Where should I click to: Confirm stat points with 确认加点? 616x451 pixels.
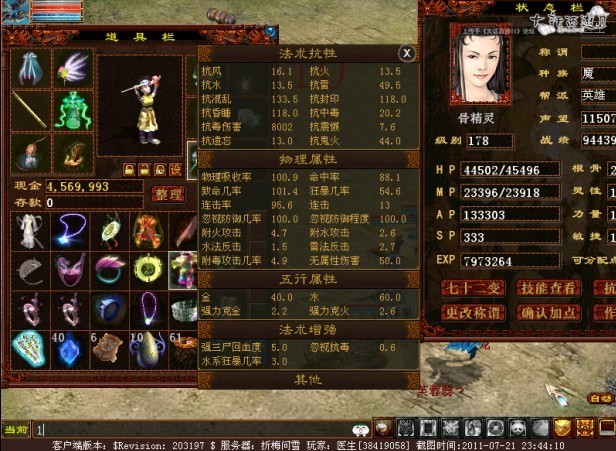click(x=550, y=312)
